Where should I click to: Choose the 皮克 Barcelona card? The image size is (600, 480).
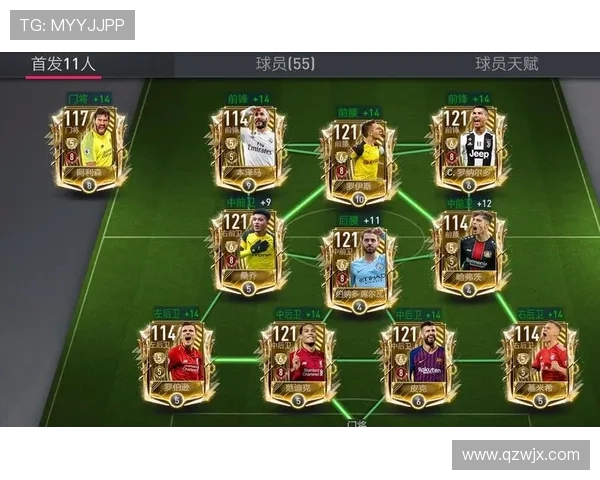[416, 362]
